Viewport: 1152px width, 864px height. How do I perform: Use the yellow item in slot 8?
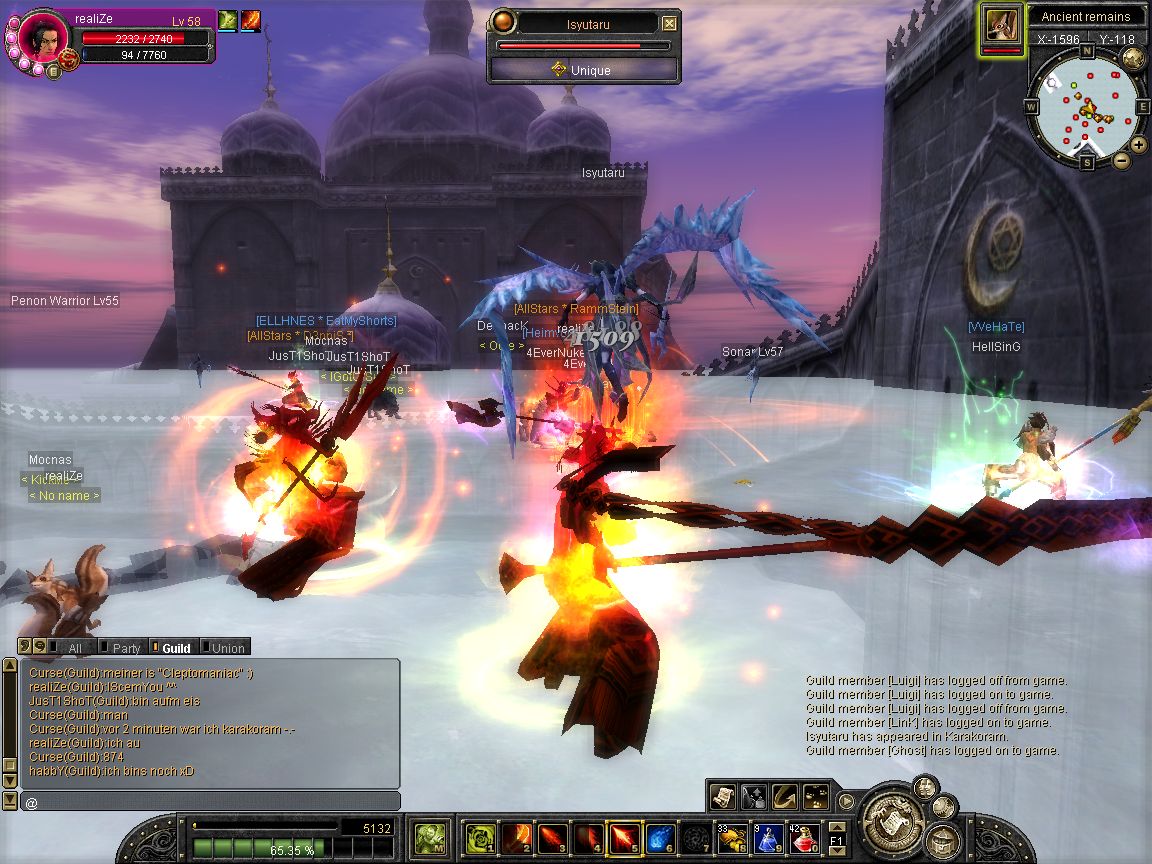point(732,838)
